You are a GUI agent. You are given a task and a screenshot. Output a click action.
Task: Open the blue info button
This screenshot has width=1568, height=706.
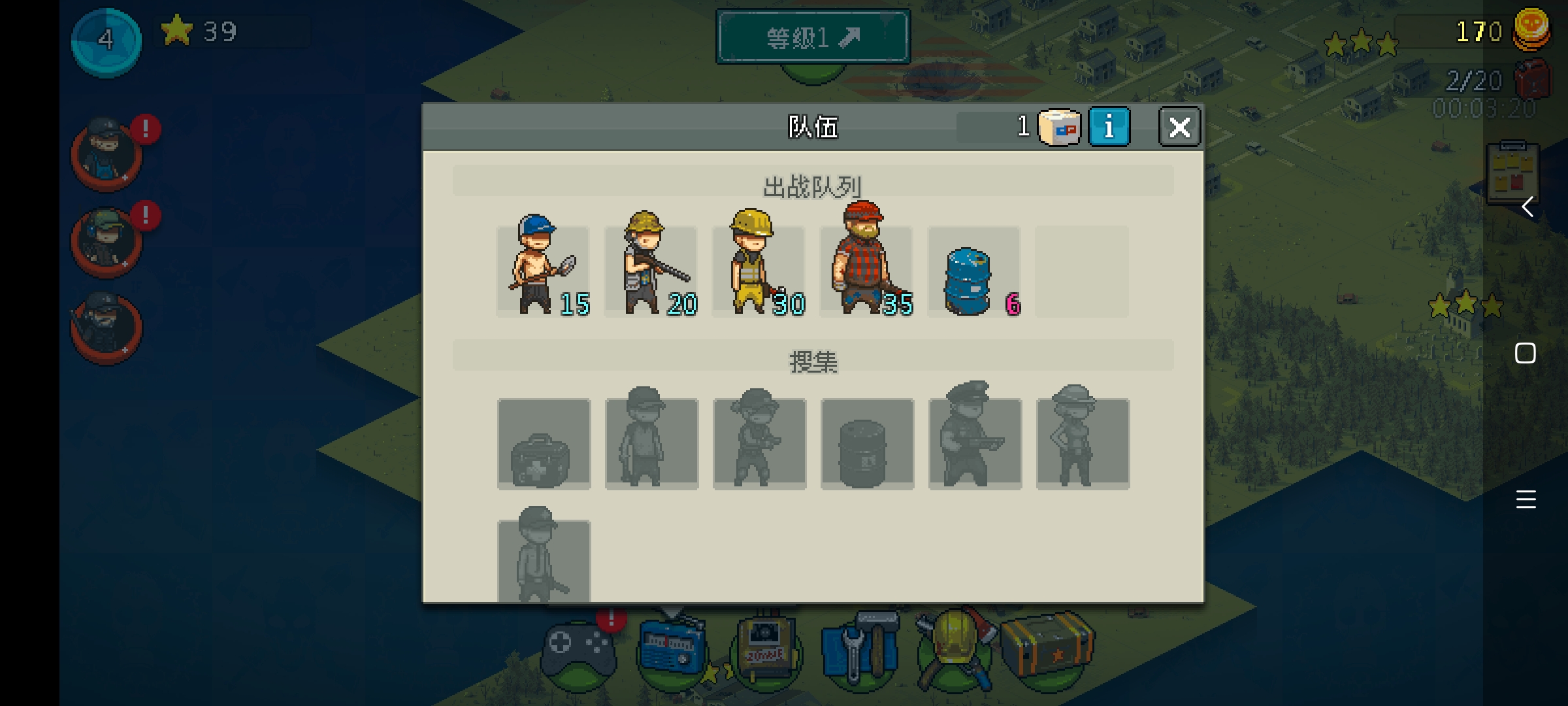click(1109, 127)
